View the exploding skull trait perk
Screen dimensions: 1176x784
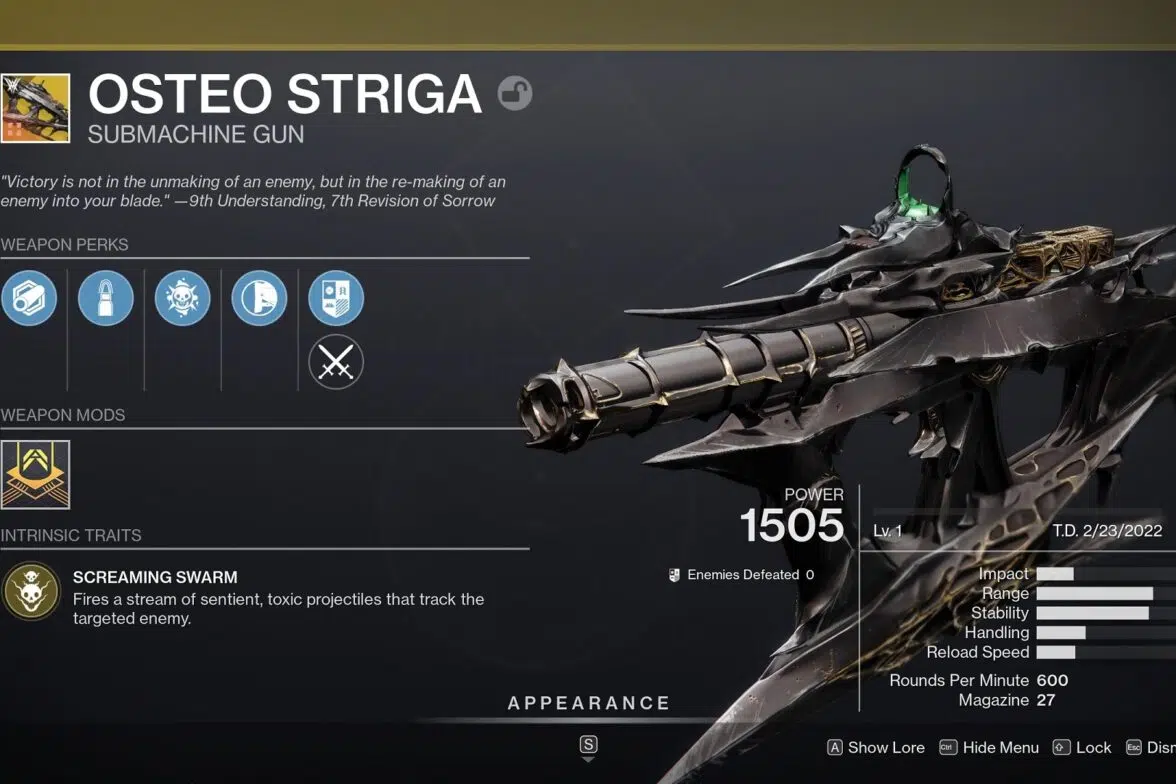click(x=183, y=298)
